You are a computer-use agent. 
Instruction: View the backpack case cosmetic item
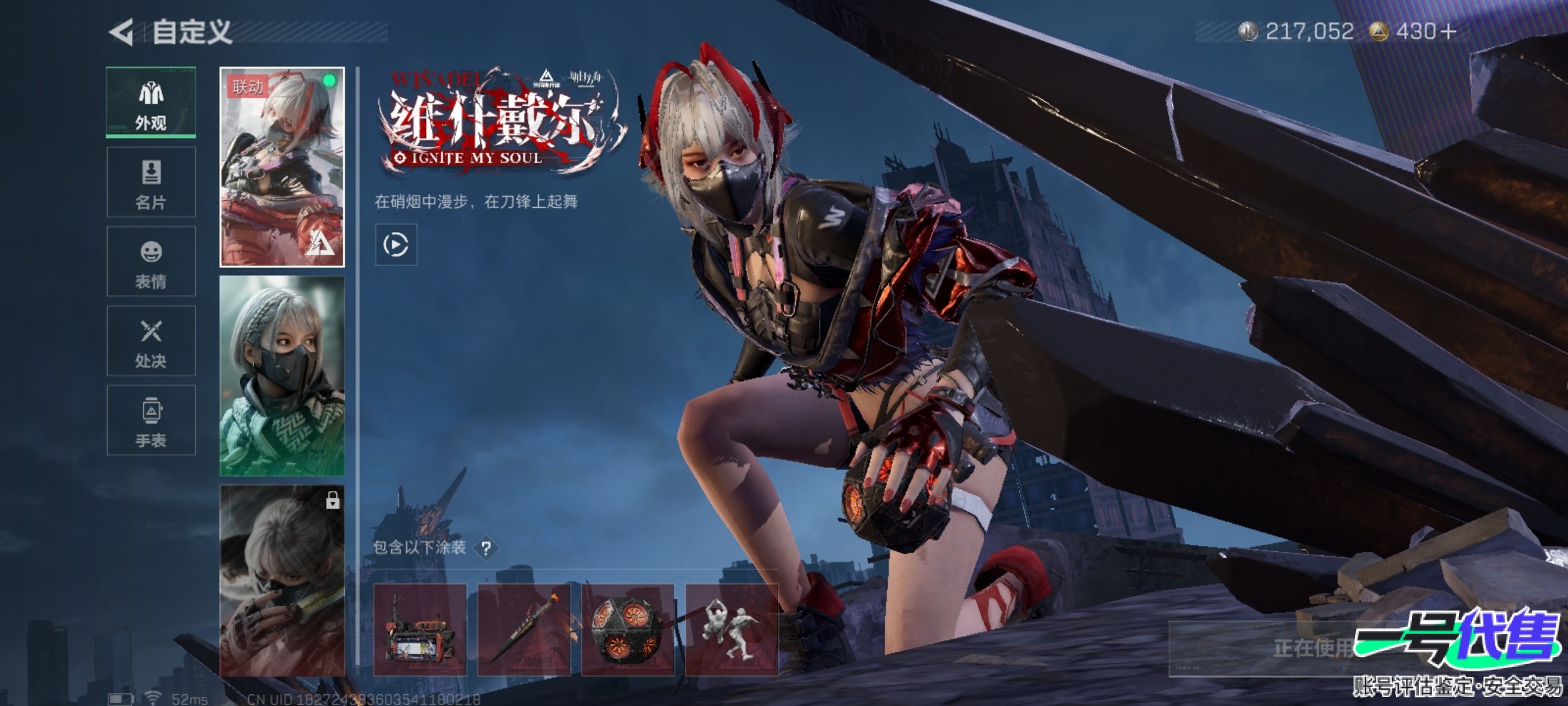pyautogui.click(x=419, y=630)
